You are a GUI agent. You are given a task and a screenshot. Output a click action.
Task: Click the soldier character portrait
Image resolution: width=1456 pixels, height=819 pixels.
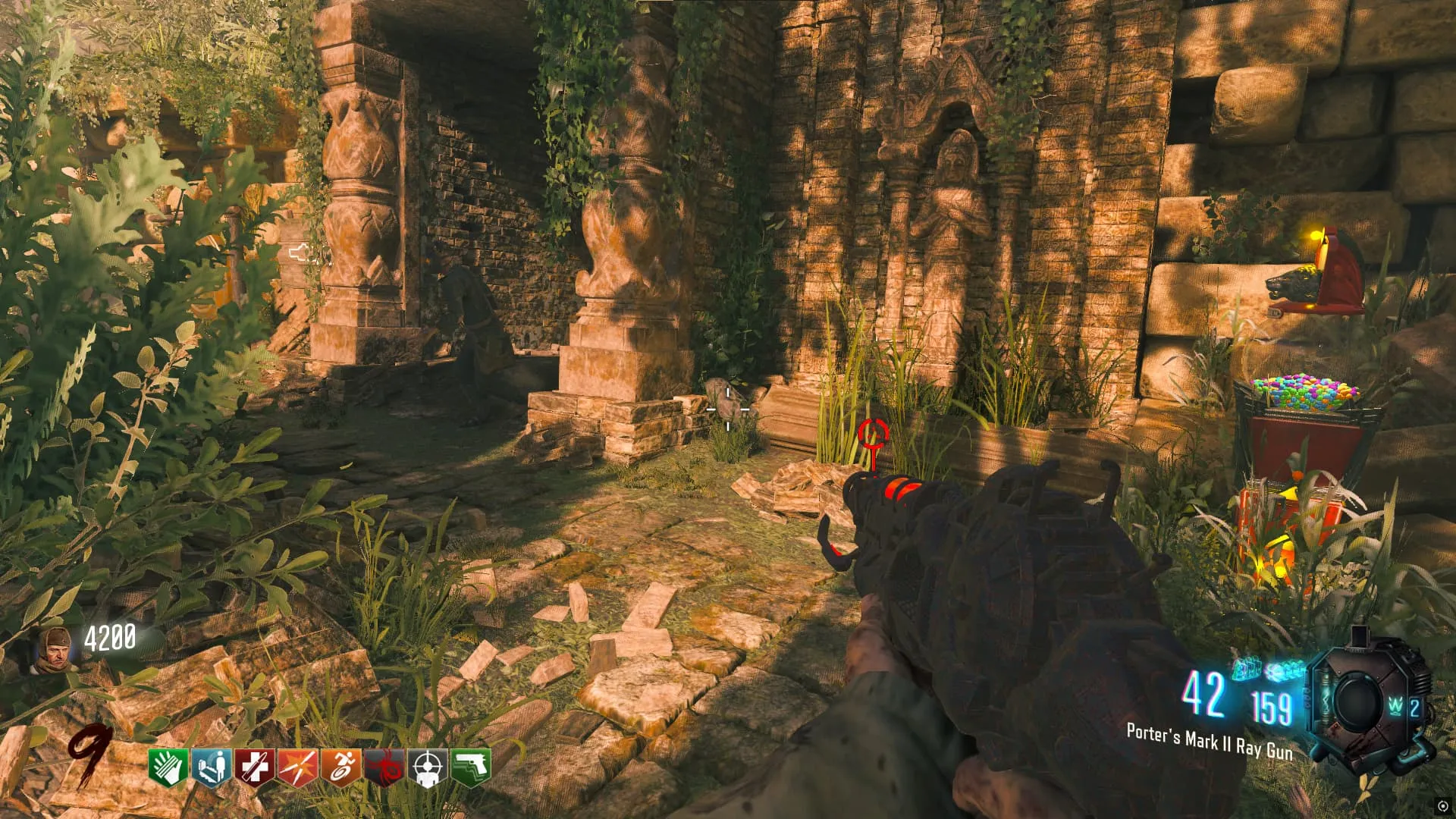tap(55, 650)
